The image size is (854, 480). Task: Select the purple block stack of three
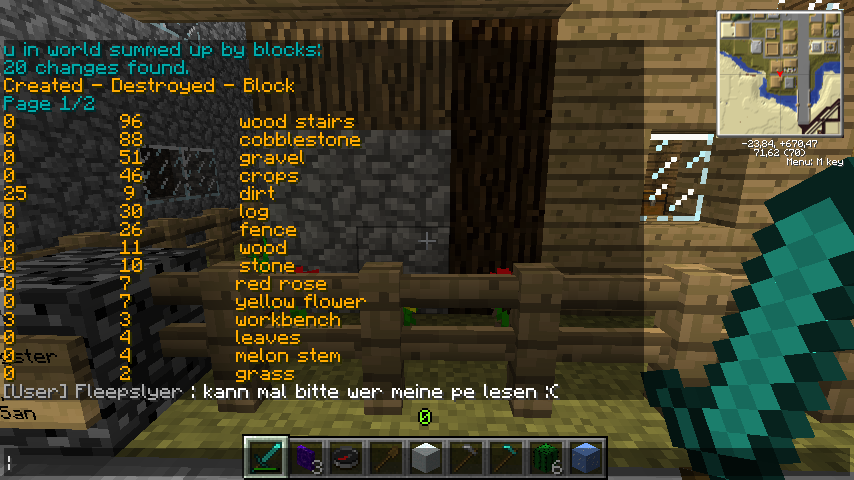(x=307, y=458)
